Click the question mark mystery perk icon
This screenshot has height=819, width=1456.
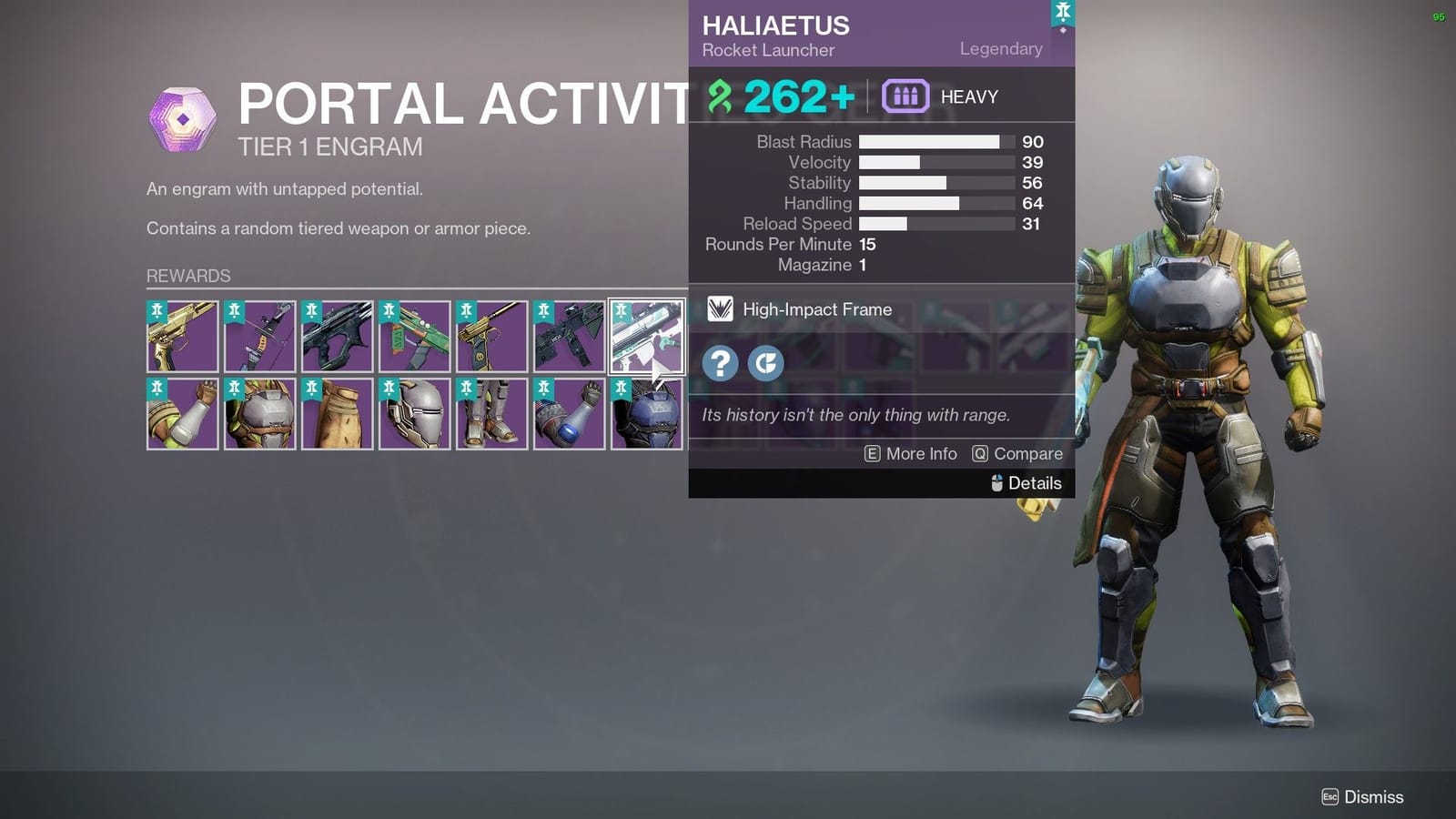point(719,362)
